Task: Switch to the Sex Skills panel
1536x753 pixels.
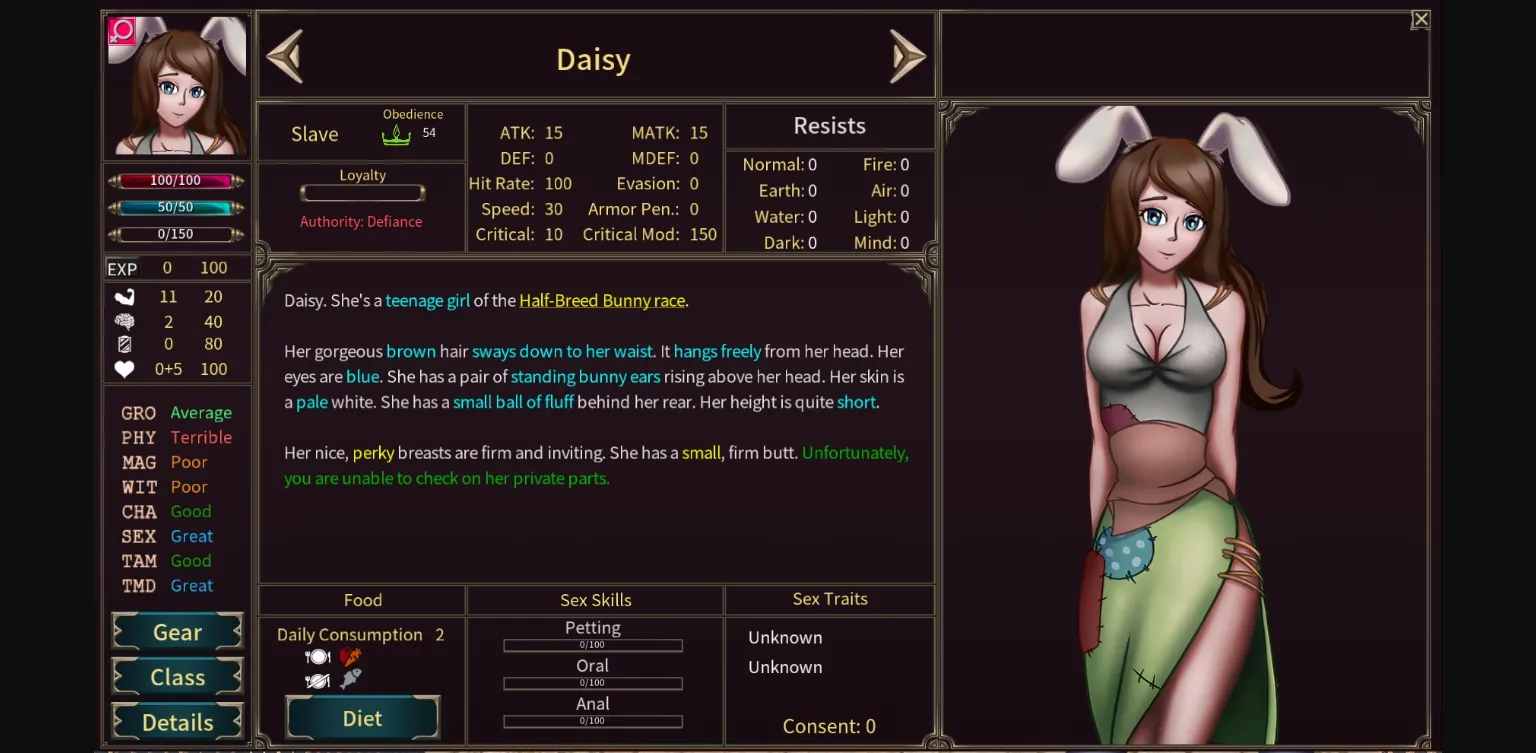Action: (x=593, y=600)
